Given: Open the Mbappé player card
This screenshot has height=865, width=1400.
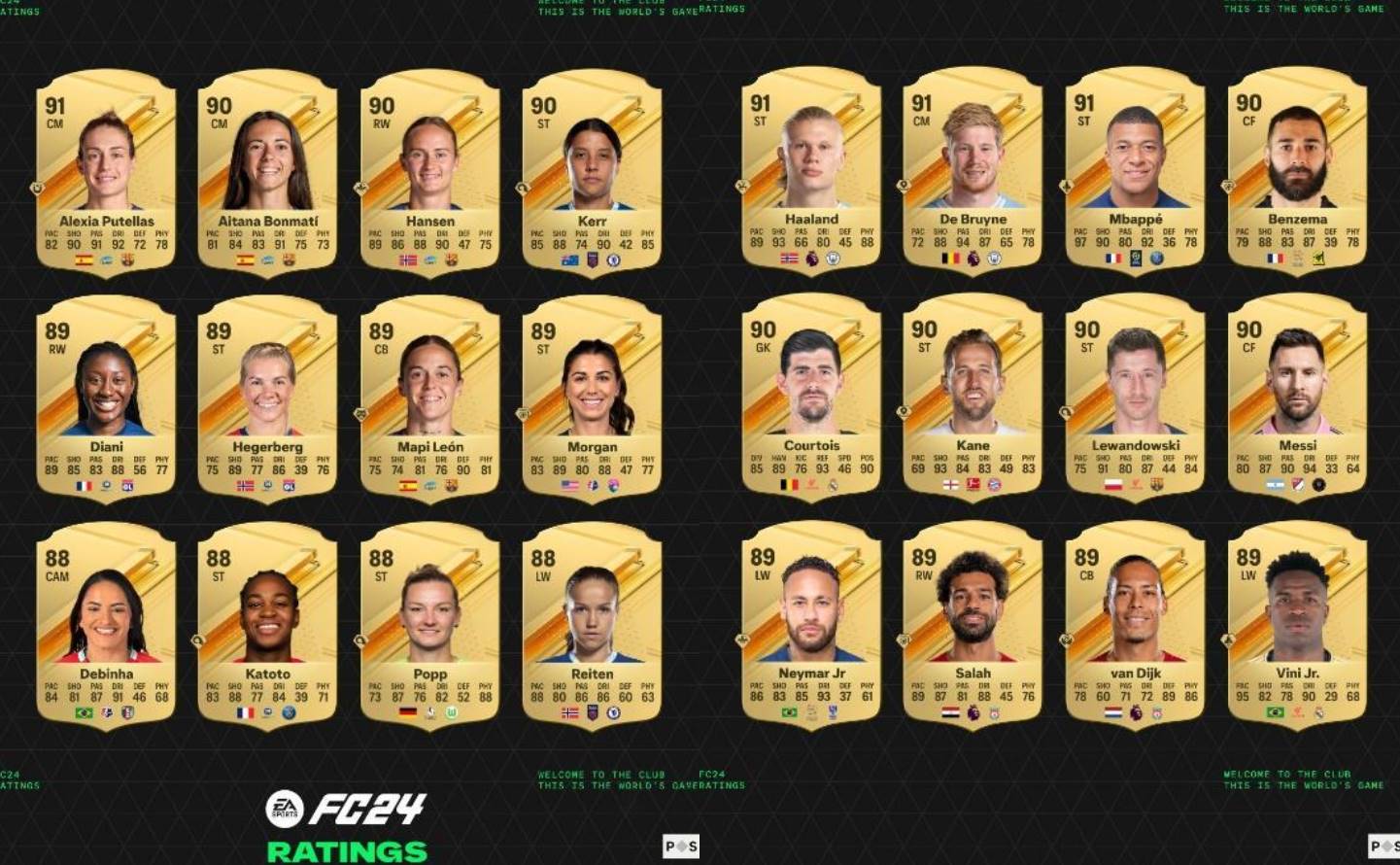Looking at the screenshot, I should (x=1135, y=172).
